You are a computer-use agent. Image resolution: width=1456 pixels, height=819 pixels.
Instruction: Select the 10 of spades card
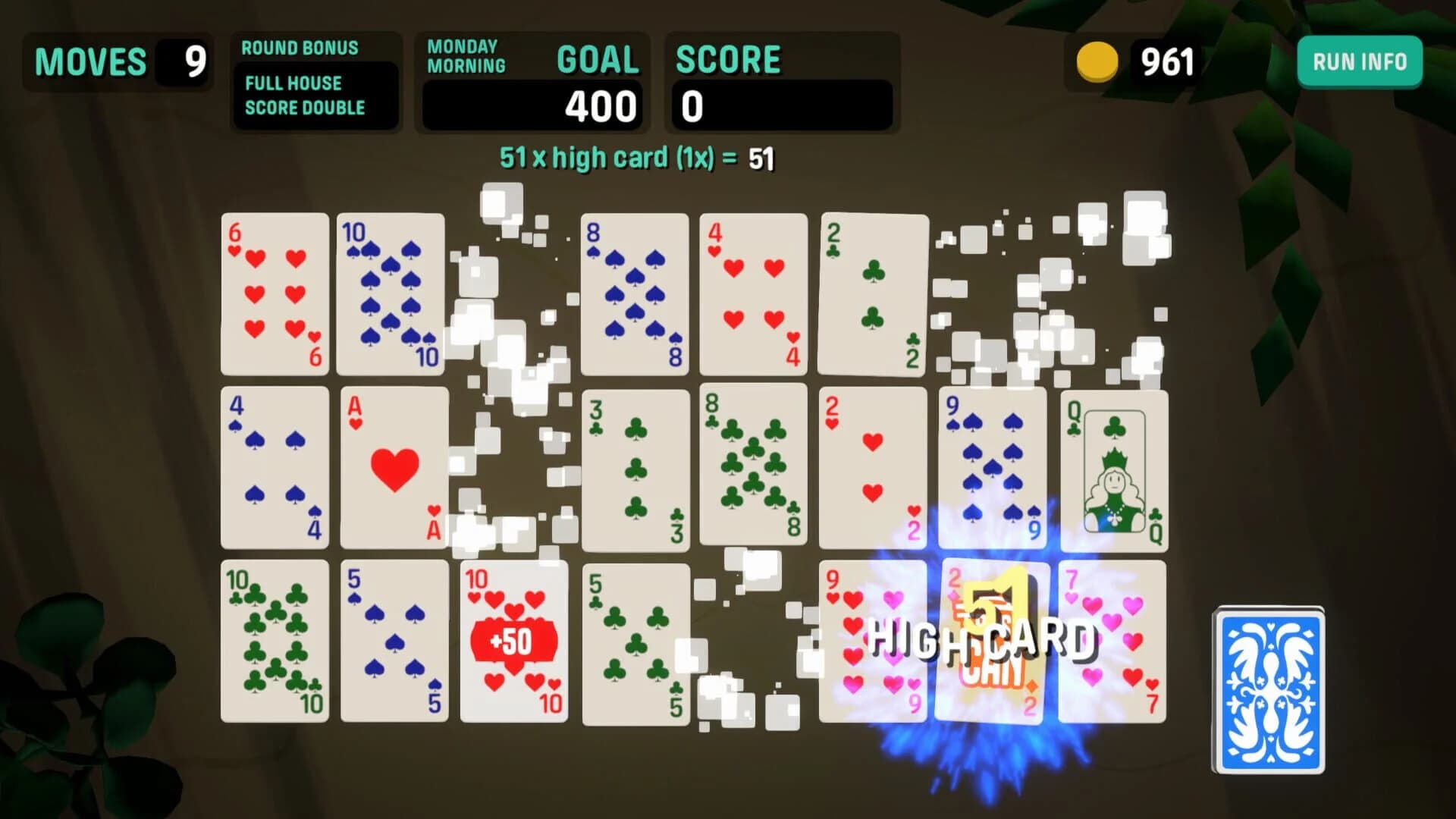click(x=390, y=294)
